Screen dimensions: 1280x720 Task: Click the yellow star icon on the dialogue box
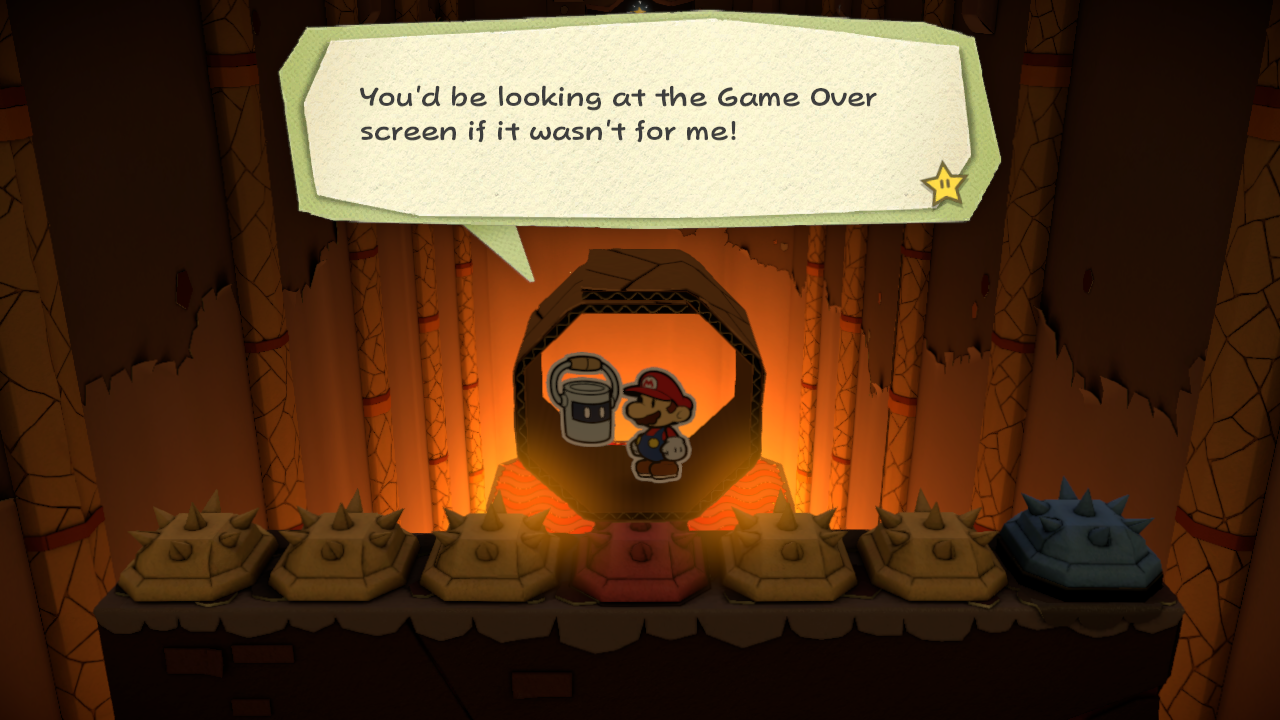point(941,183)
